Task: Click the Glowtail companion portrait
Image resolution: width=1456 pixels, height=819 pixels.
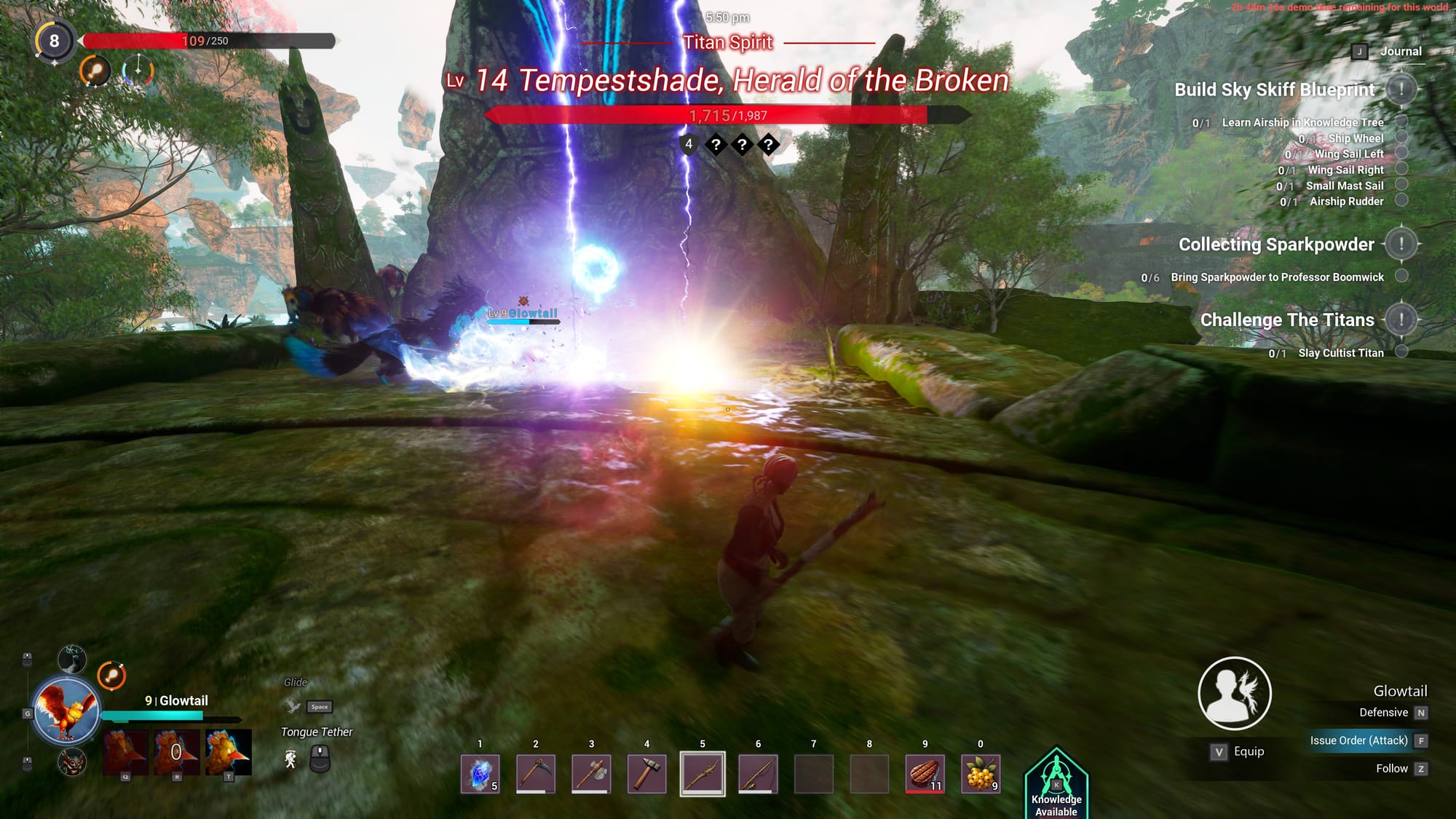Action: tap(66, 711)
